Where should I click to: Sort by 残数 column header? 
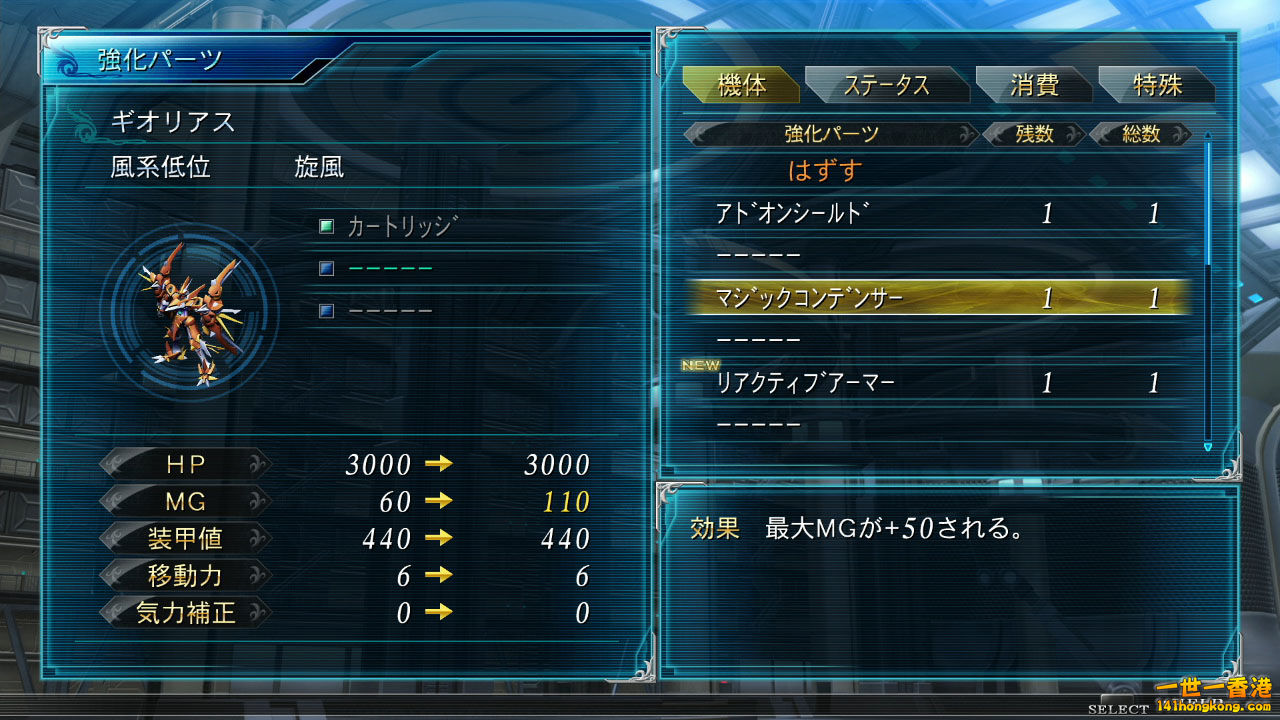tap(1034, 134)
